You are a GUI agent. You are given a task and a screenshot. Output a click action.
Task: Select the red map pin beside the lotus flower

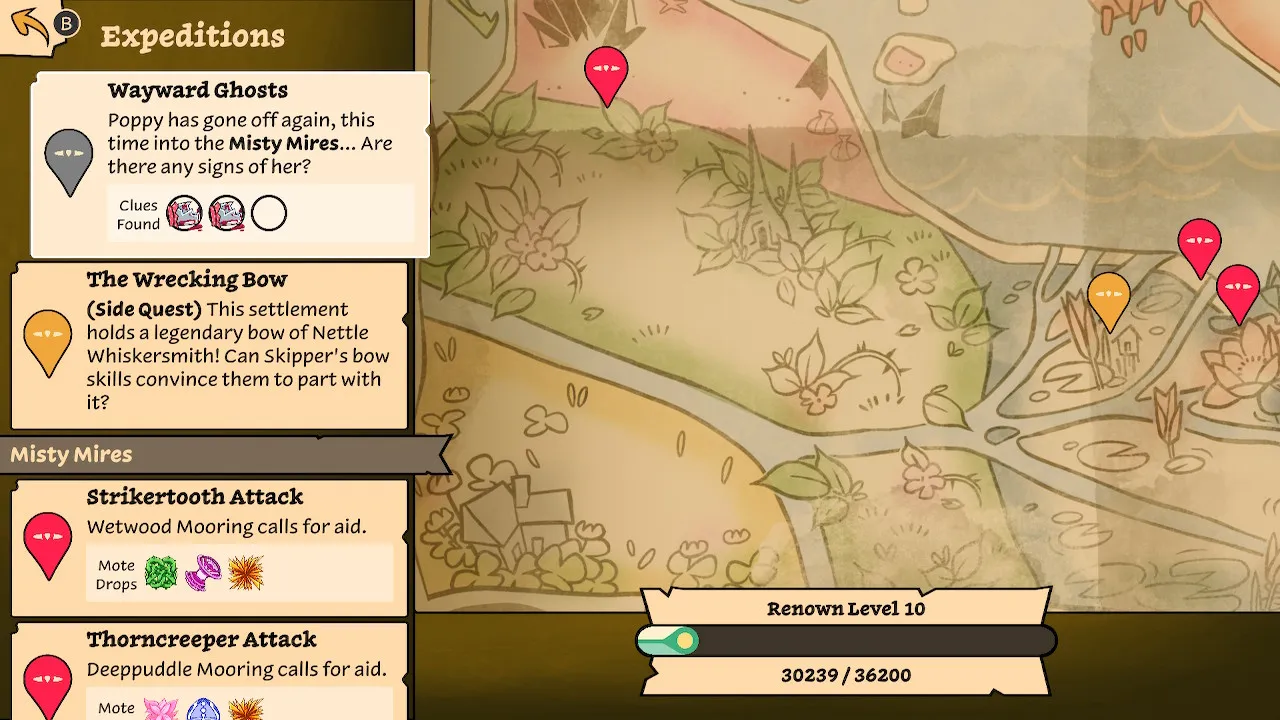[x=1237, y=291]
